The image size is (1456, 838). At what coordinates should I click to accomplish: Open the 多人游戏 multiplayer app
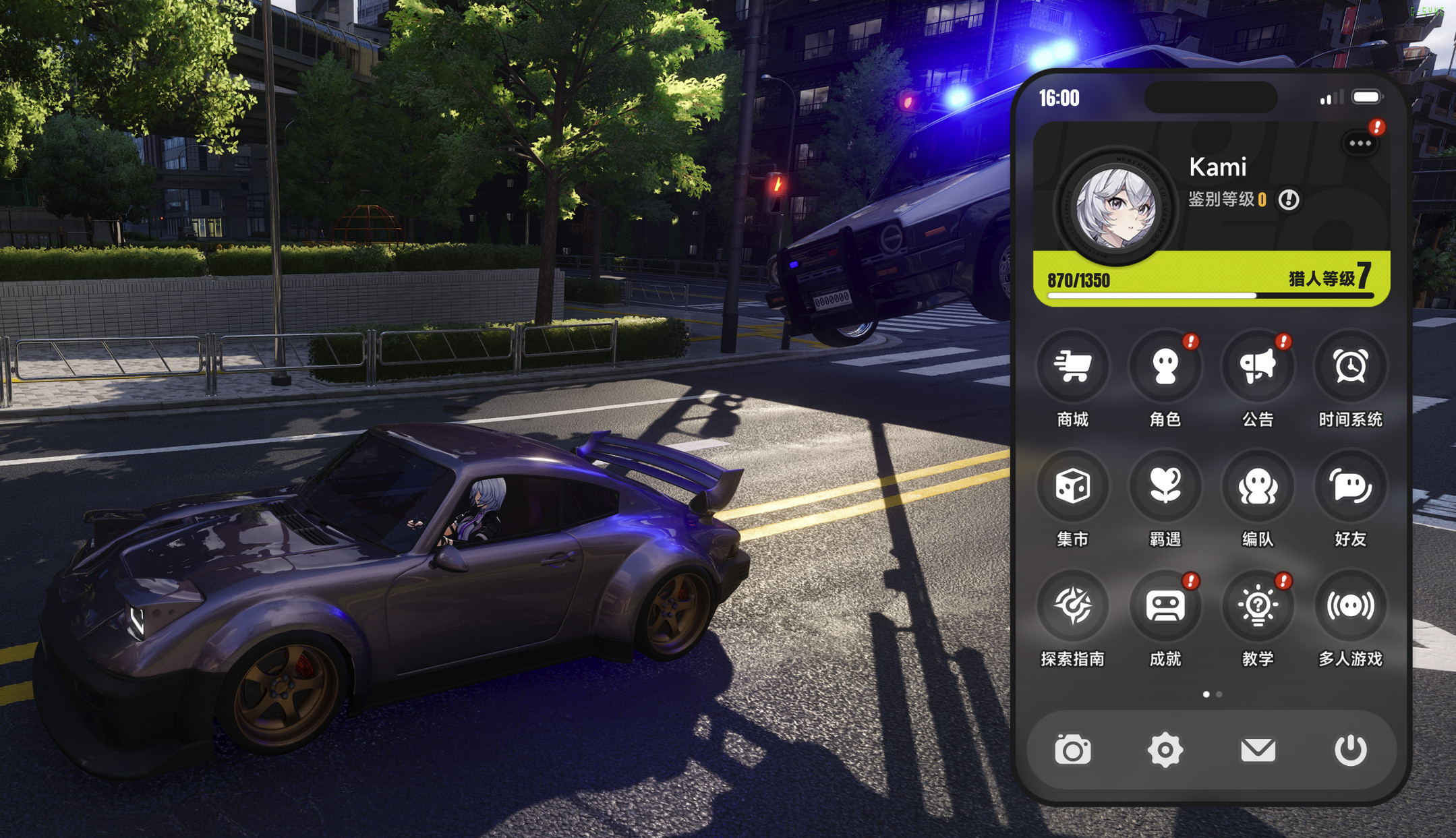tap(1350, 605)
